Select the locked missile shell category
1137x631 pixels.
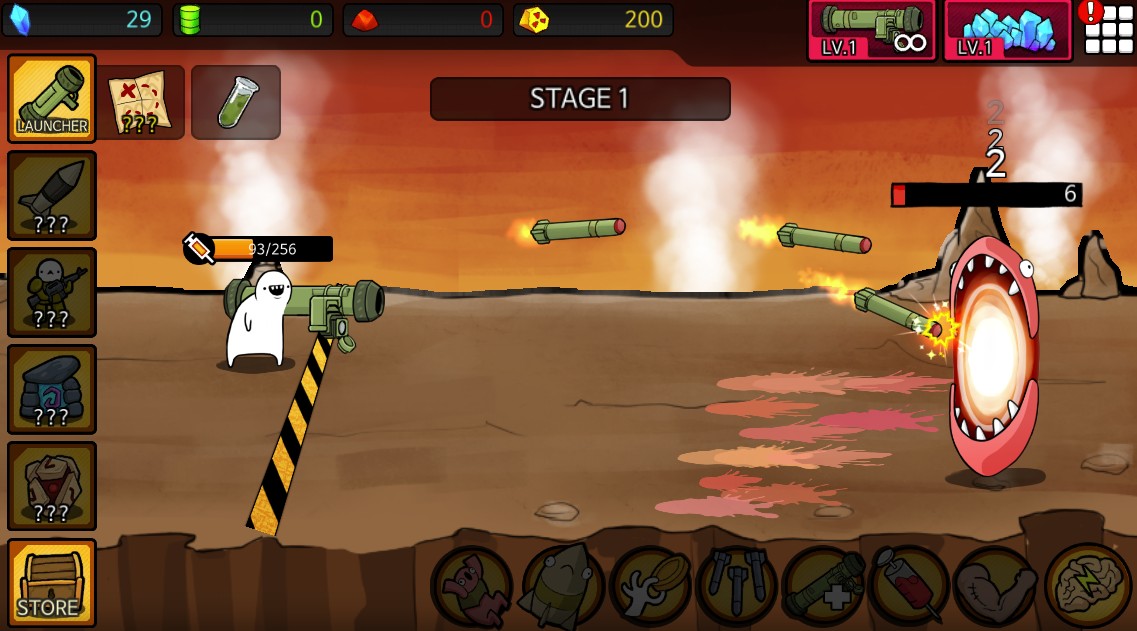click(52, 195)
